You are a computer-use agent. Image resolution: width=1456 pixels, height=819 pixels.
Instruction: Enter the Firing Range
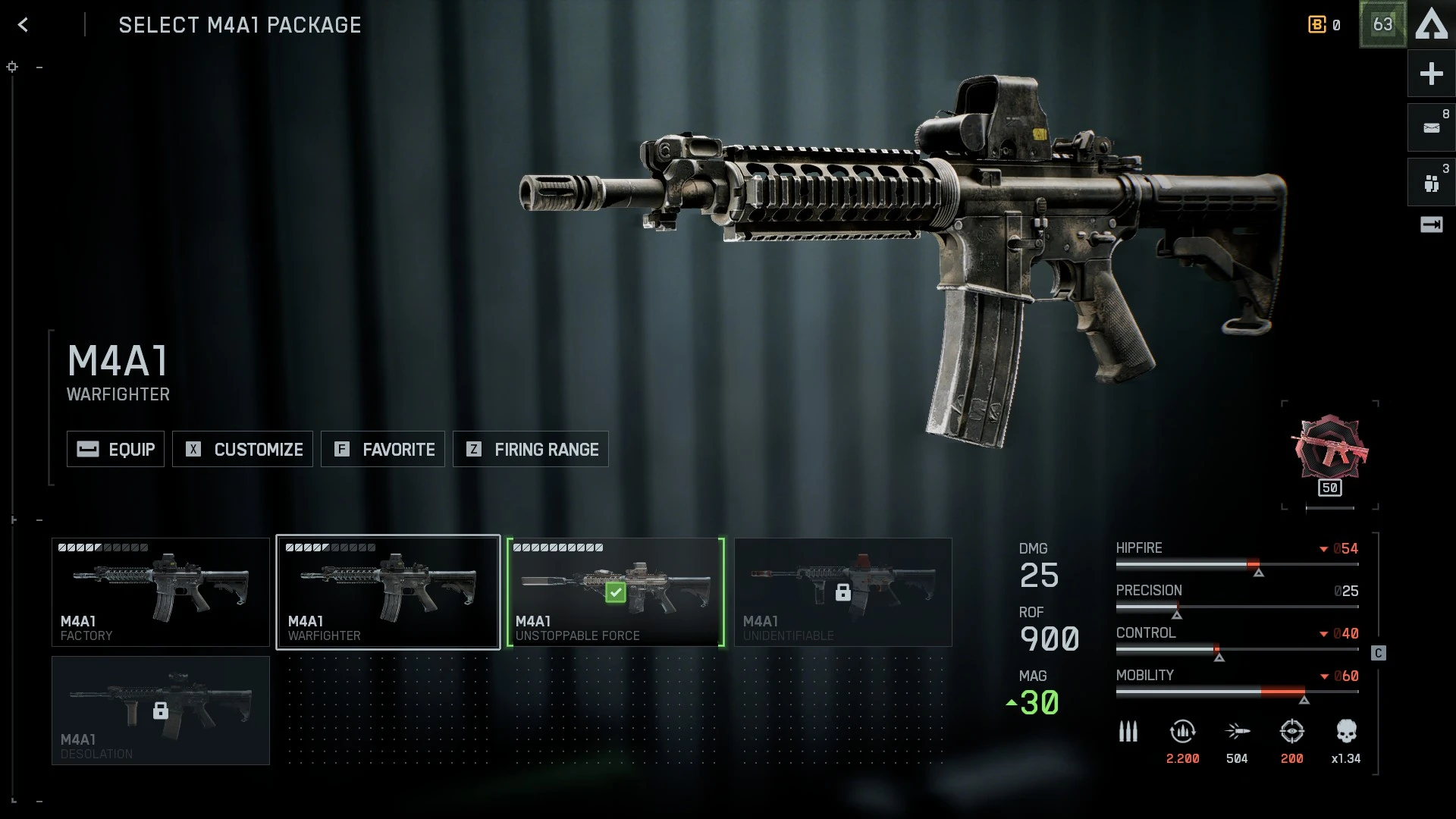pos(531,449)
